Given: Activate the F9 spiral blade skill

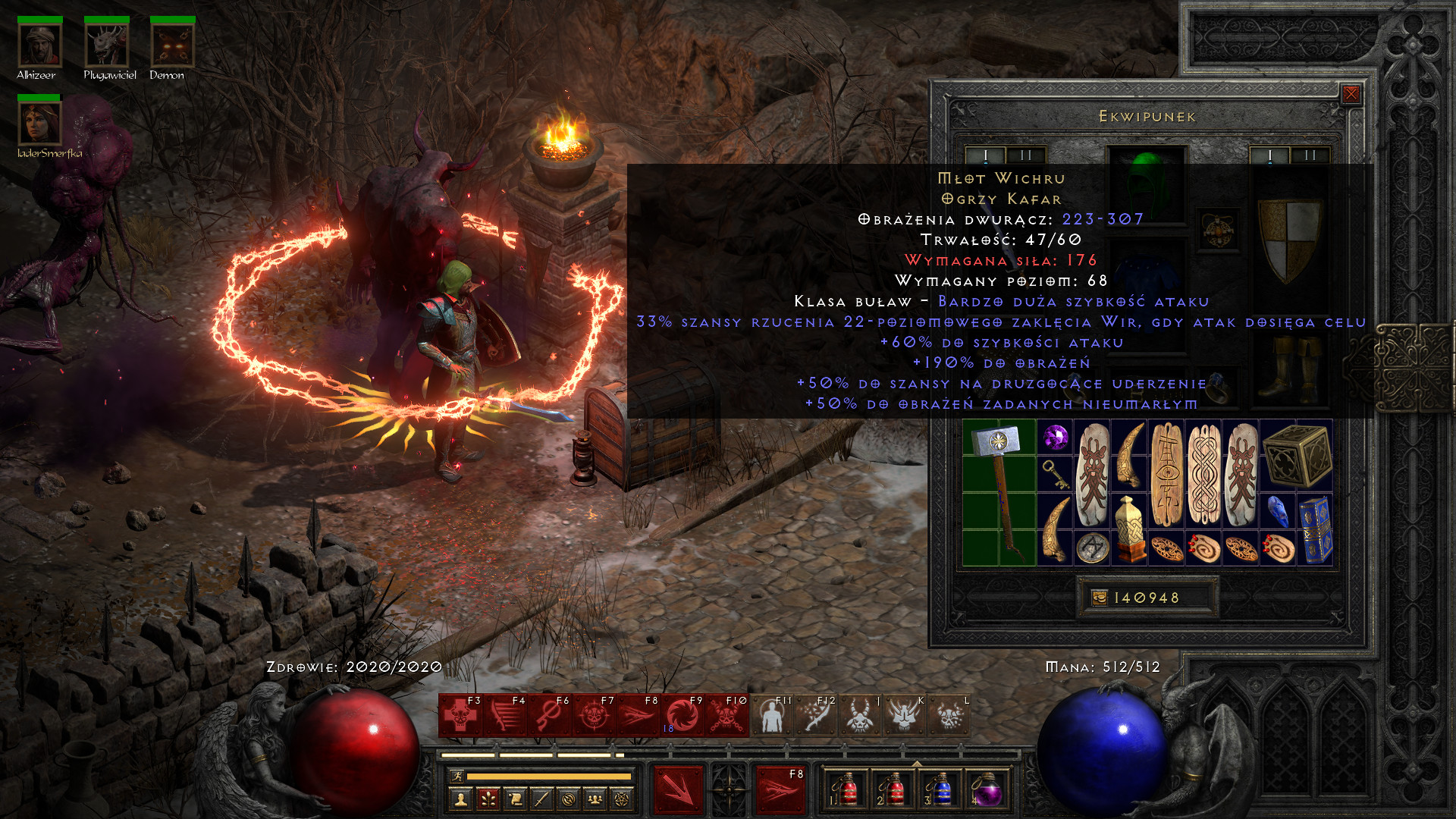Looking at the screenshot, I should (x=682, y=716).
